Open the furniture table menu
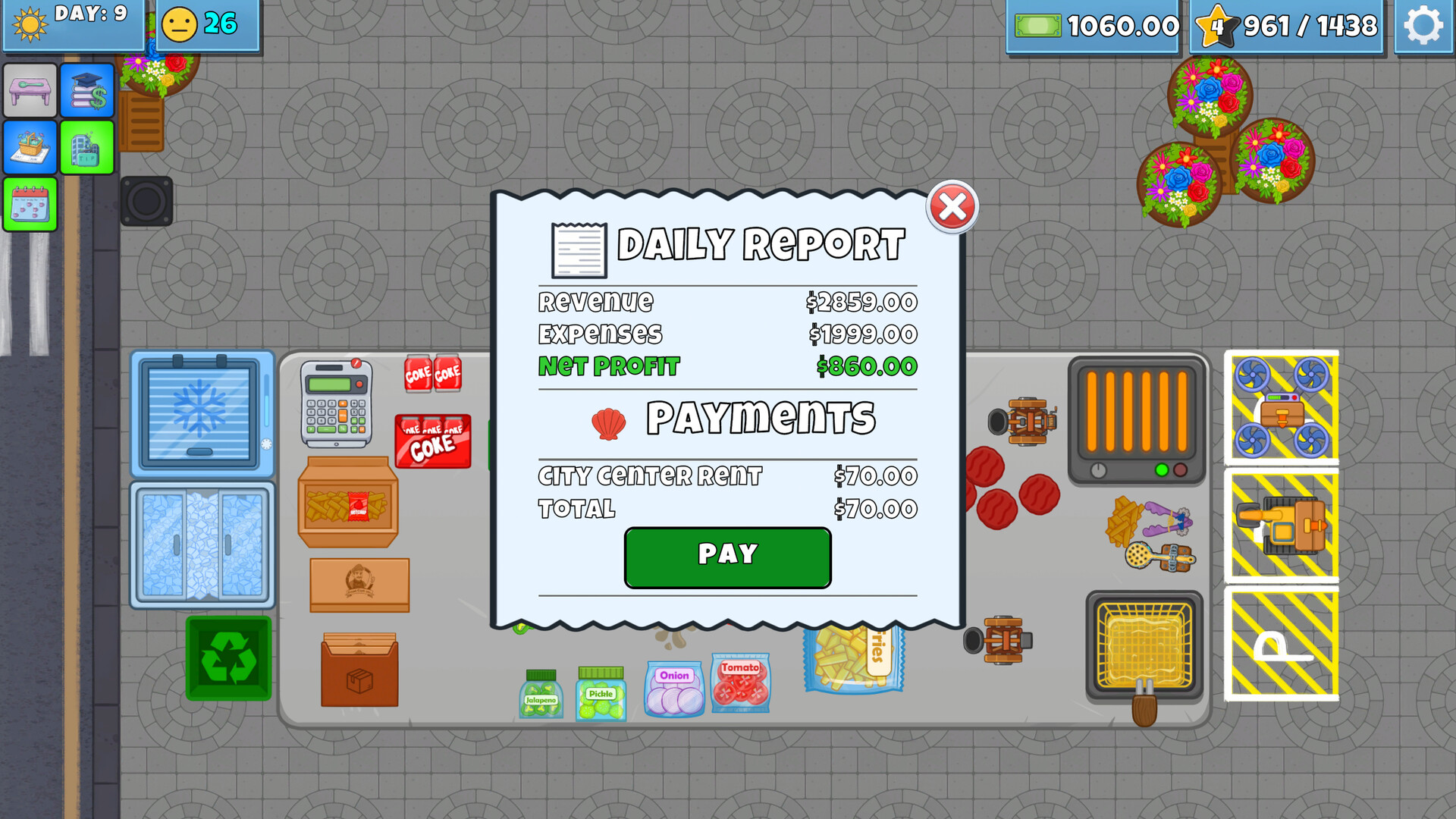 coord(30,90)
